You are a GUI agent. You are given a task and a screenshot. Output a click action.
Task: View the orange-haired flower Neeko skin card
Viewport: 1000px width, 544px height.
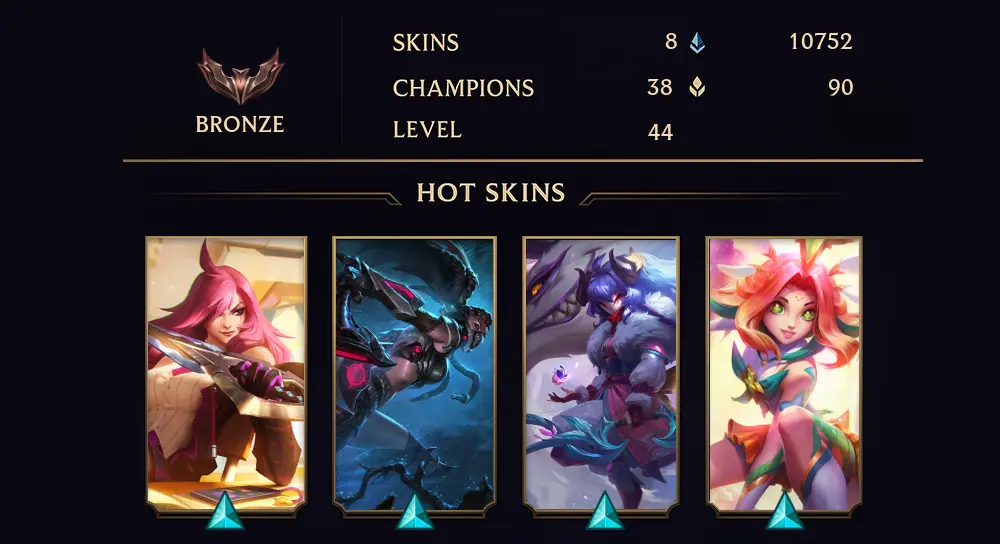(x=784, y=372)
